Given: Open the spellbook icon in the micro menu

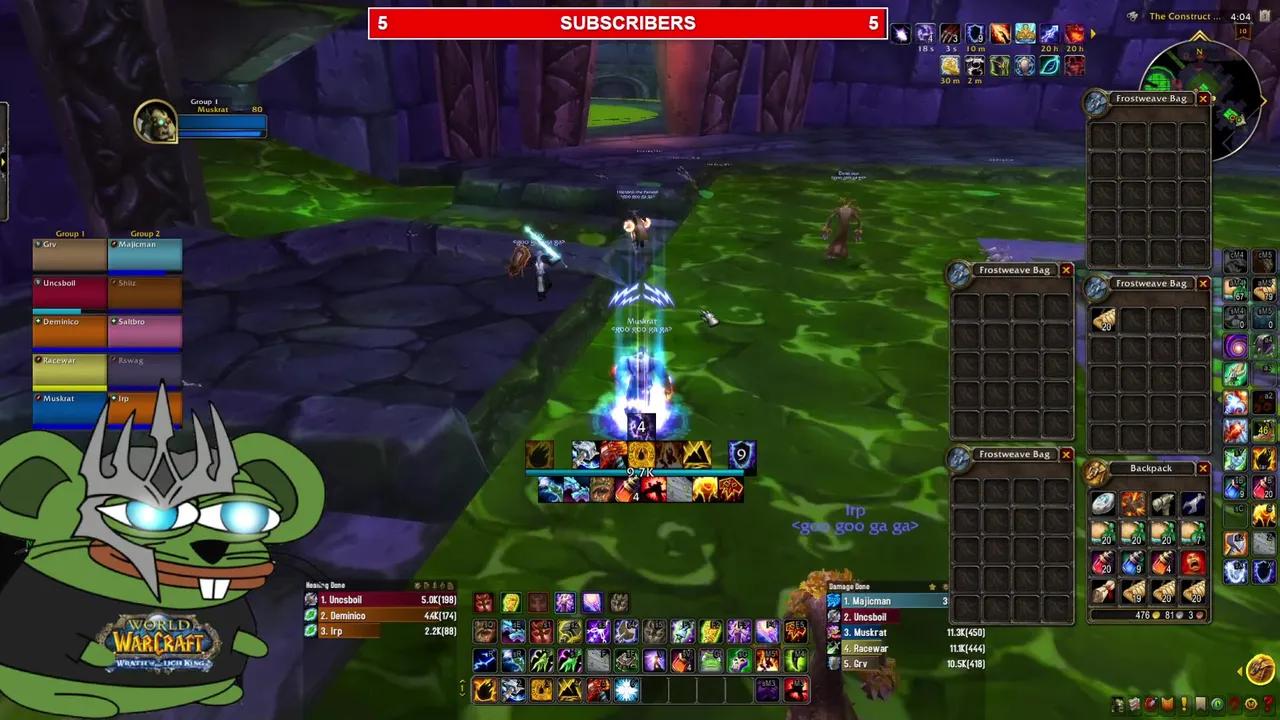Looking at the screenshot, I should 1134,703.
